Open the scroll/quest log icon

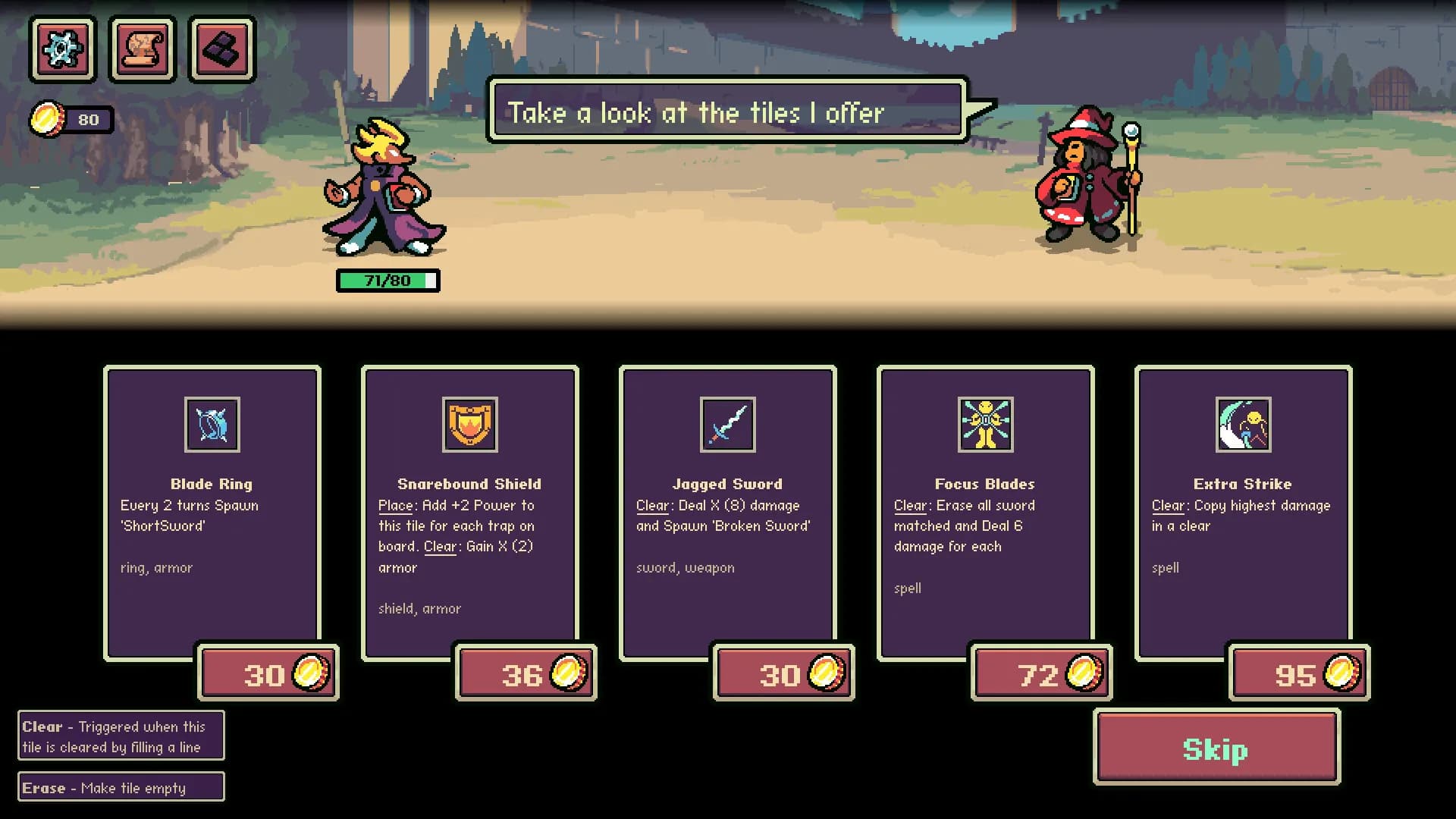tap(142, 49)
